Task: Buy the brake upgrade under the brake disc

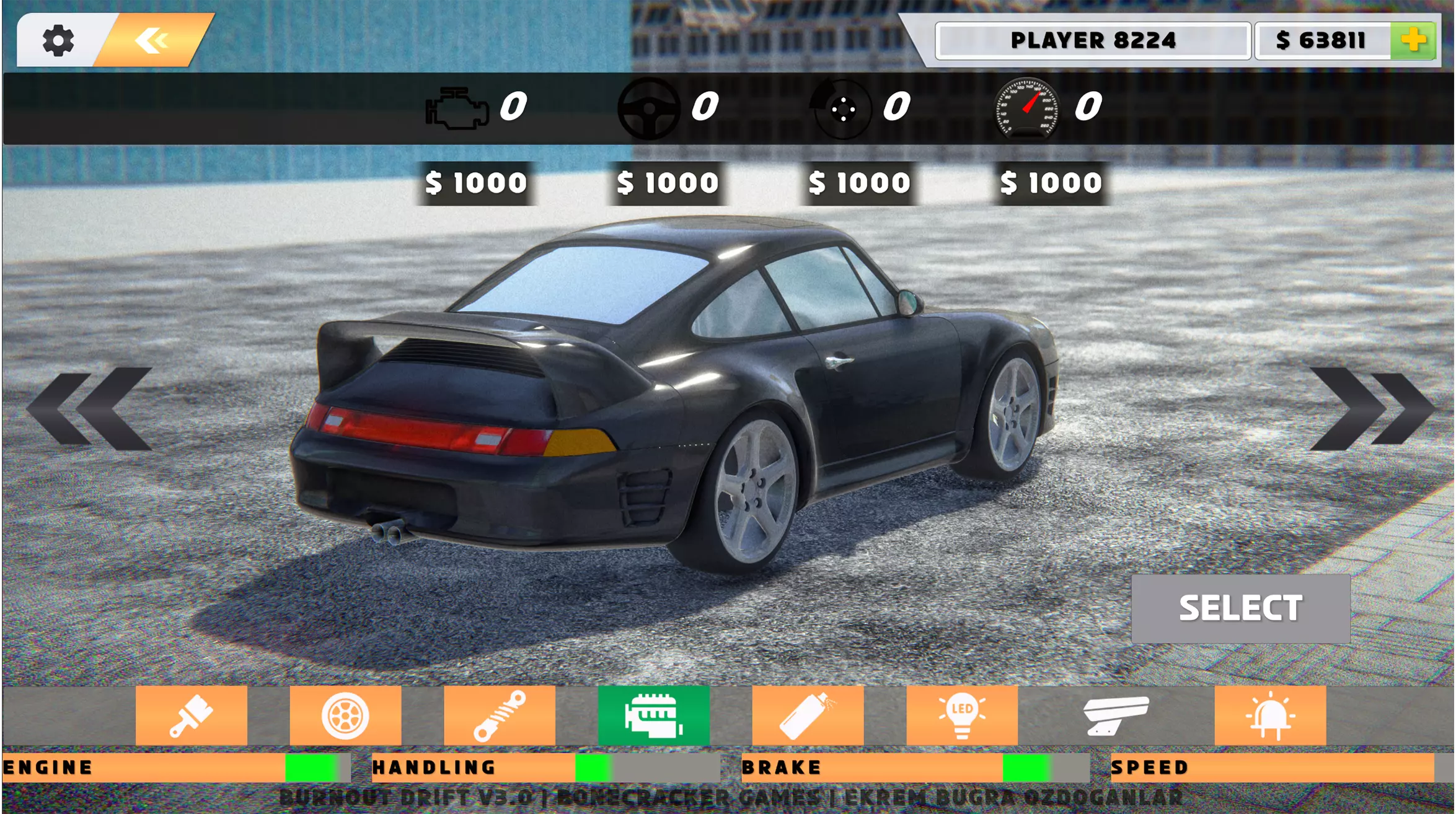Action: coord(859,183)
